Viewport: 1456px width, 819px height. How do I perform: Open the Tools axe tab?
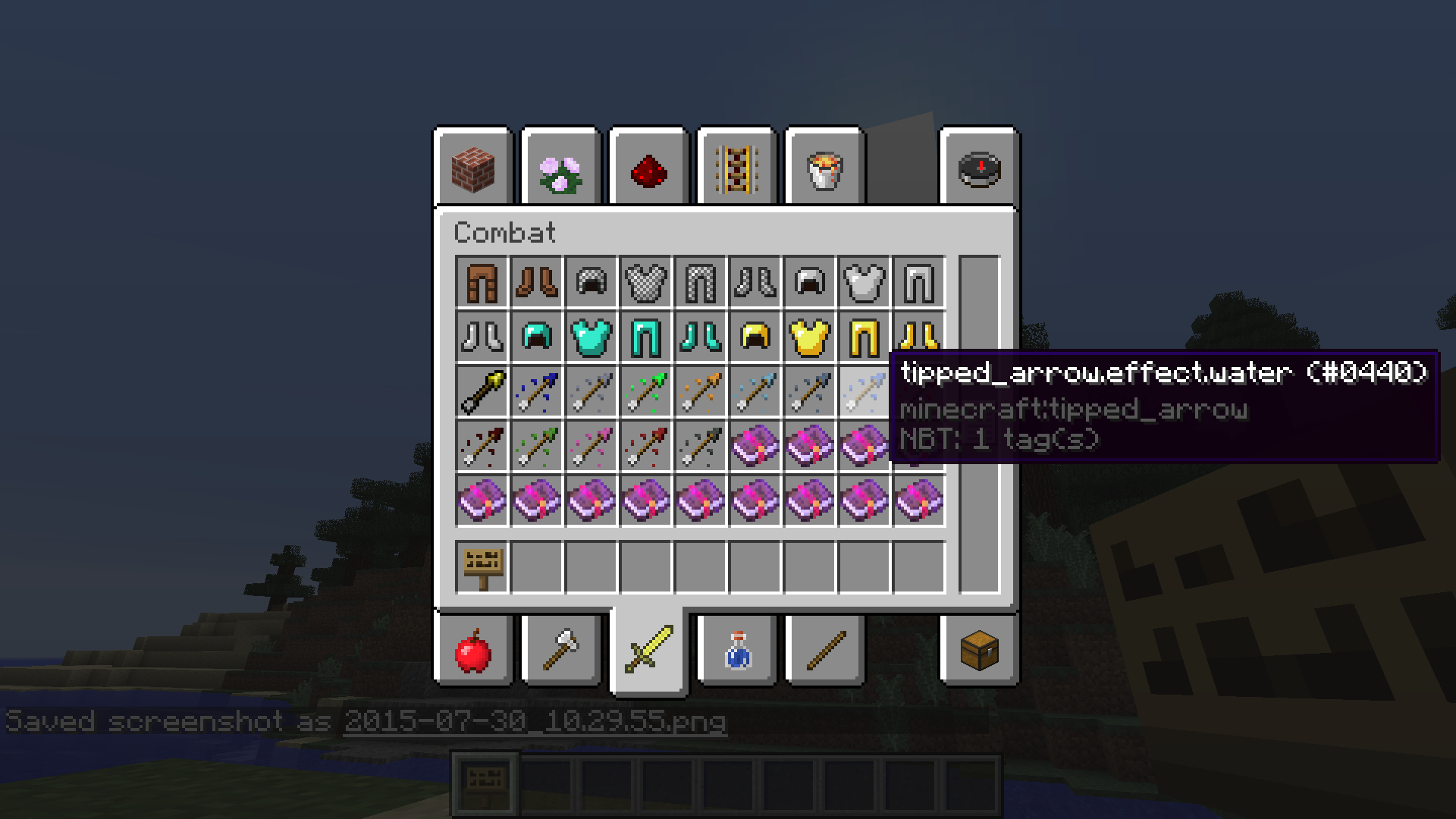pyautogui.click(x=561, y=651)
